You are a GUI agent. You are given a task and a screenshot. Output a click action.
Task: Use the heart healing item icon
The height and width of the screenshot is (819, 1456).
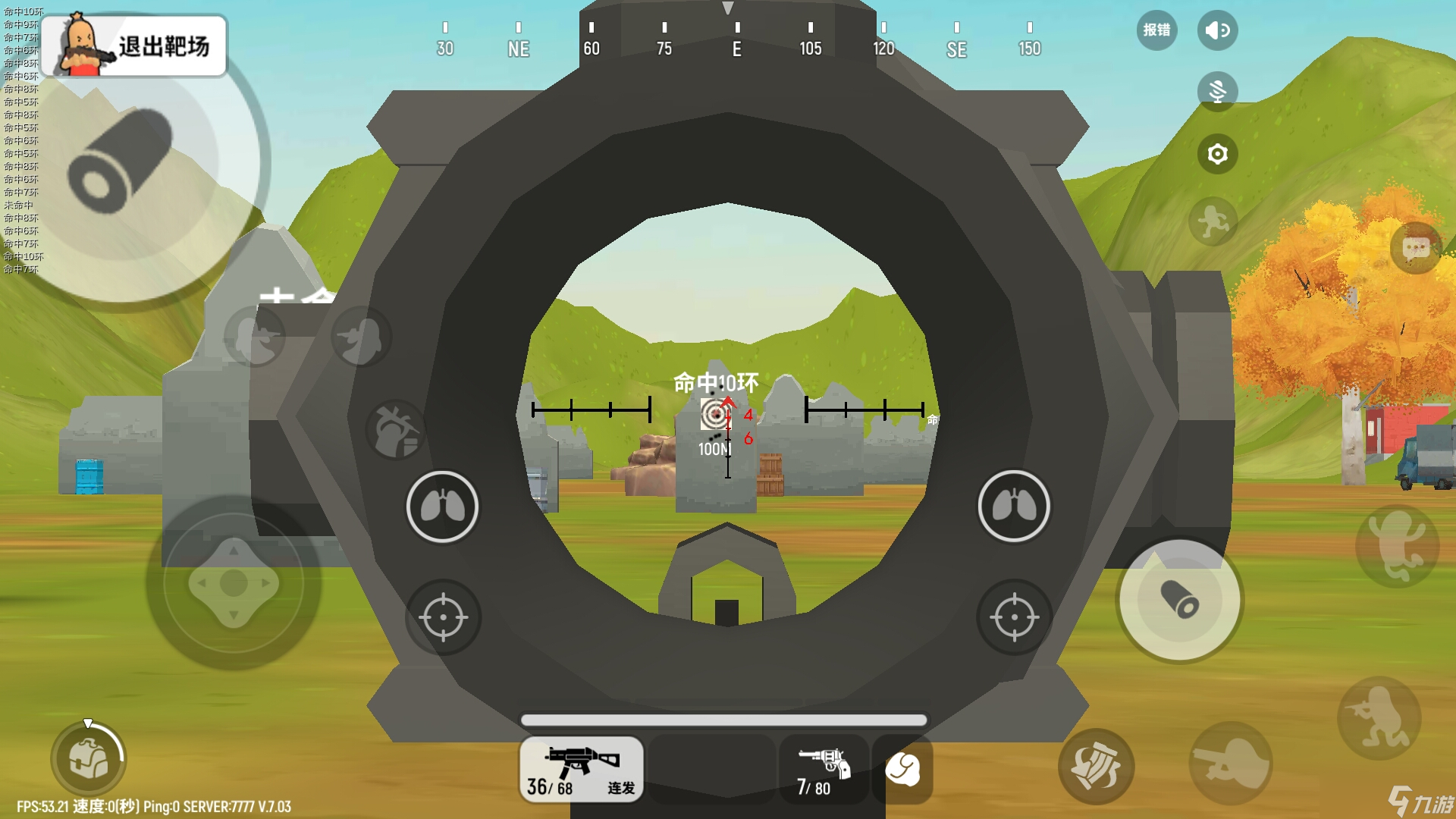pyautogui.click(x=396, y=430)
